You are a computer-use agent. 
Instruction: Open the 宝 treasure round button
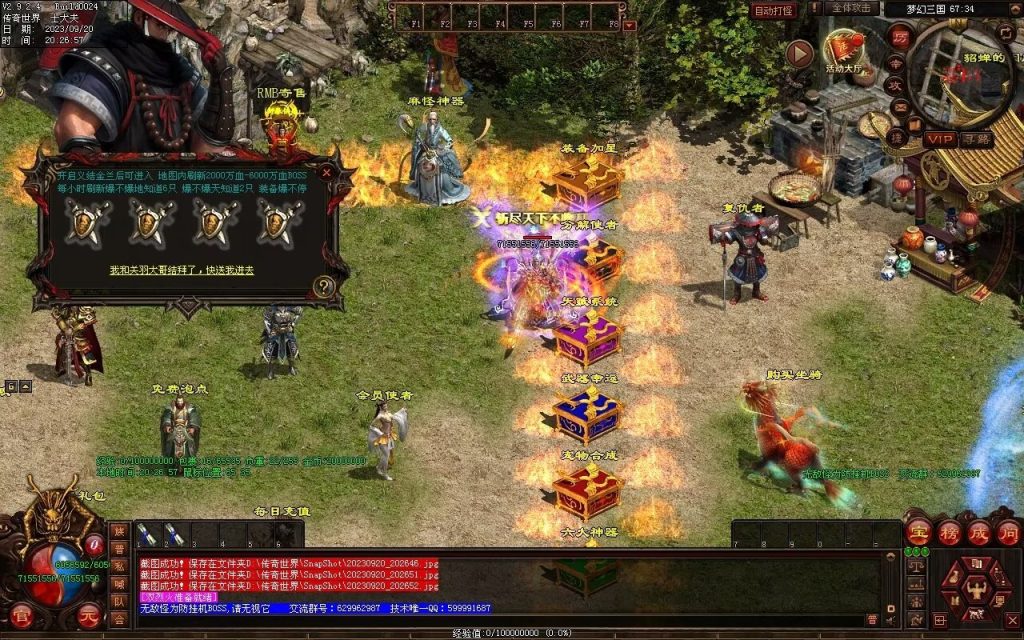coord(919,531)
